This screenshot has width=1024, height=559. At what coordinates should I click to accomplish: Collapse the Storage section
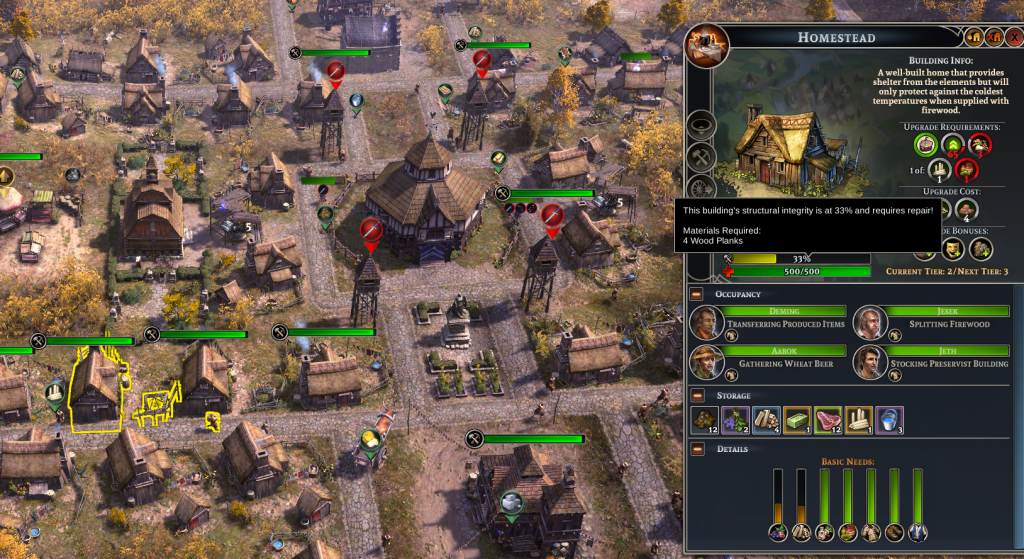click(x=698, y=396)
